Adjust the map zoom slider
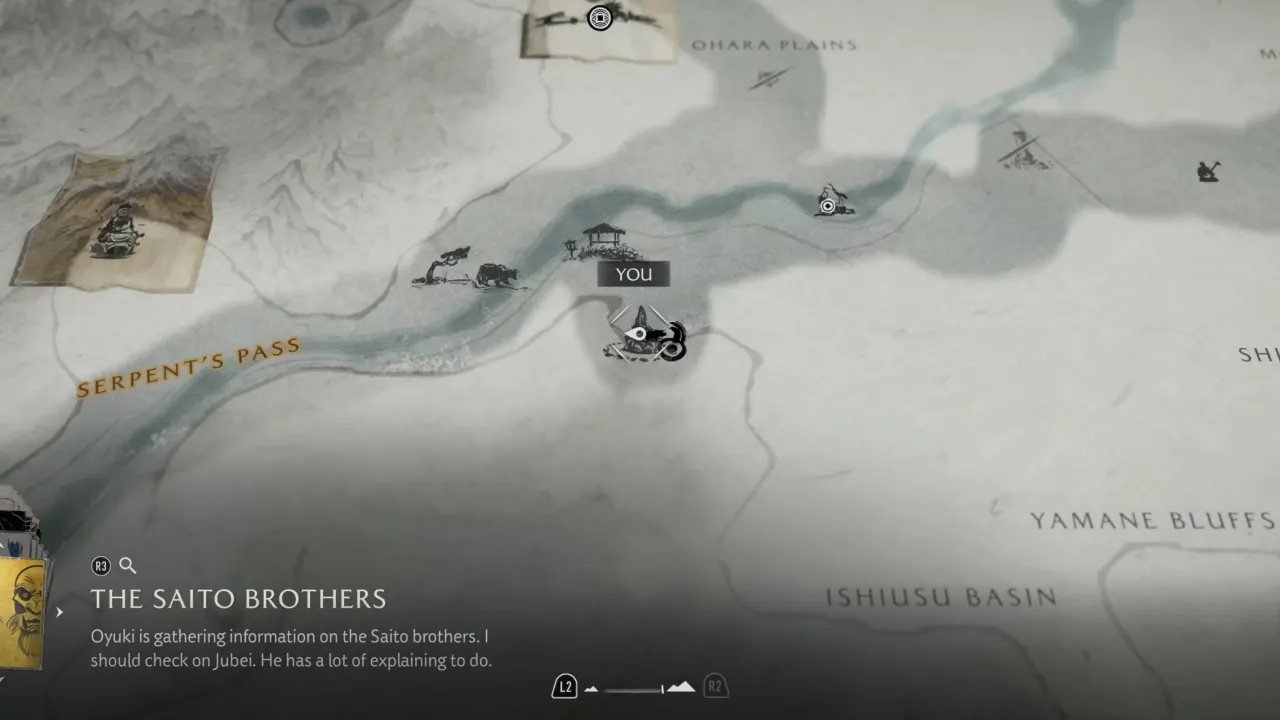 tap(634, 689)
